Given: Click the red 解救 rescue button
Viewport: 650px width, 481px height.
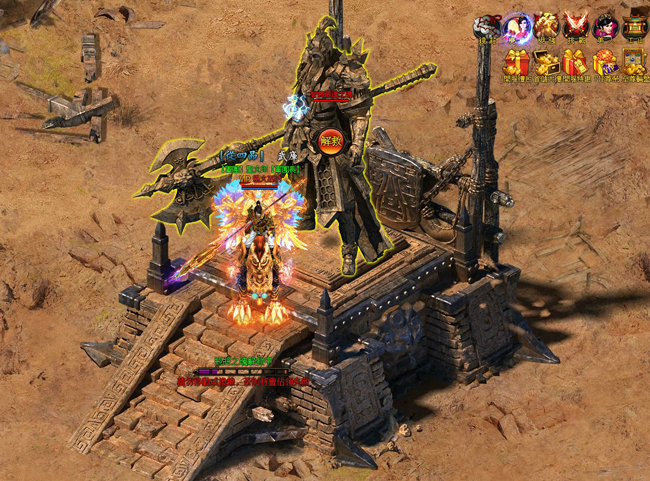Looking at the screenshot, I should [x=331, y=140].
